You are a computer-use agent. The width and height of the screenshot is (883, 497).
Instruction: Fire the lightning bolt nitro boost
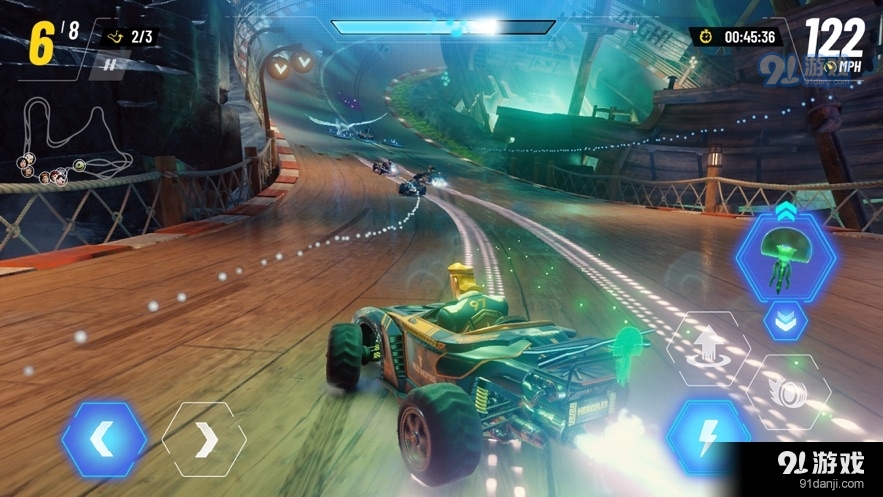708,436
